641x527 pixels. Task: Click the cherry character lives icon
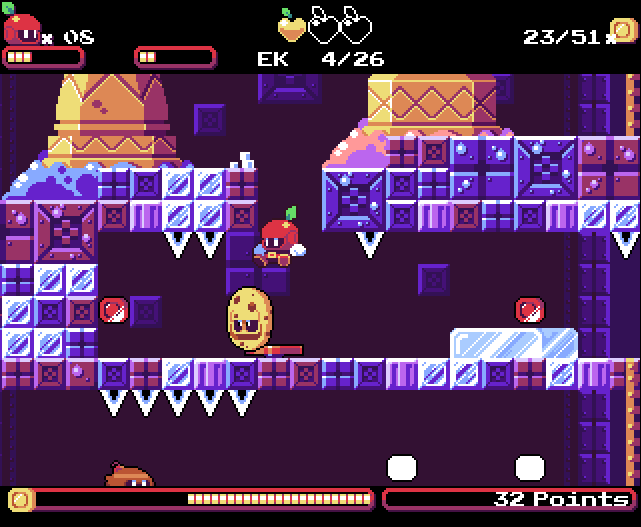coord(20,27)
